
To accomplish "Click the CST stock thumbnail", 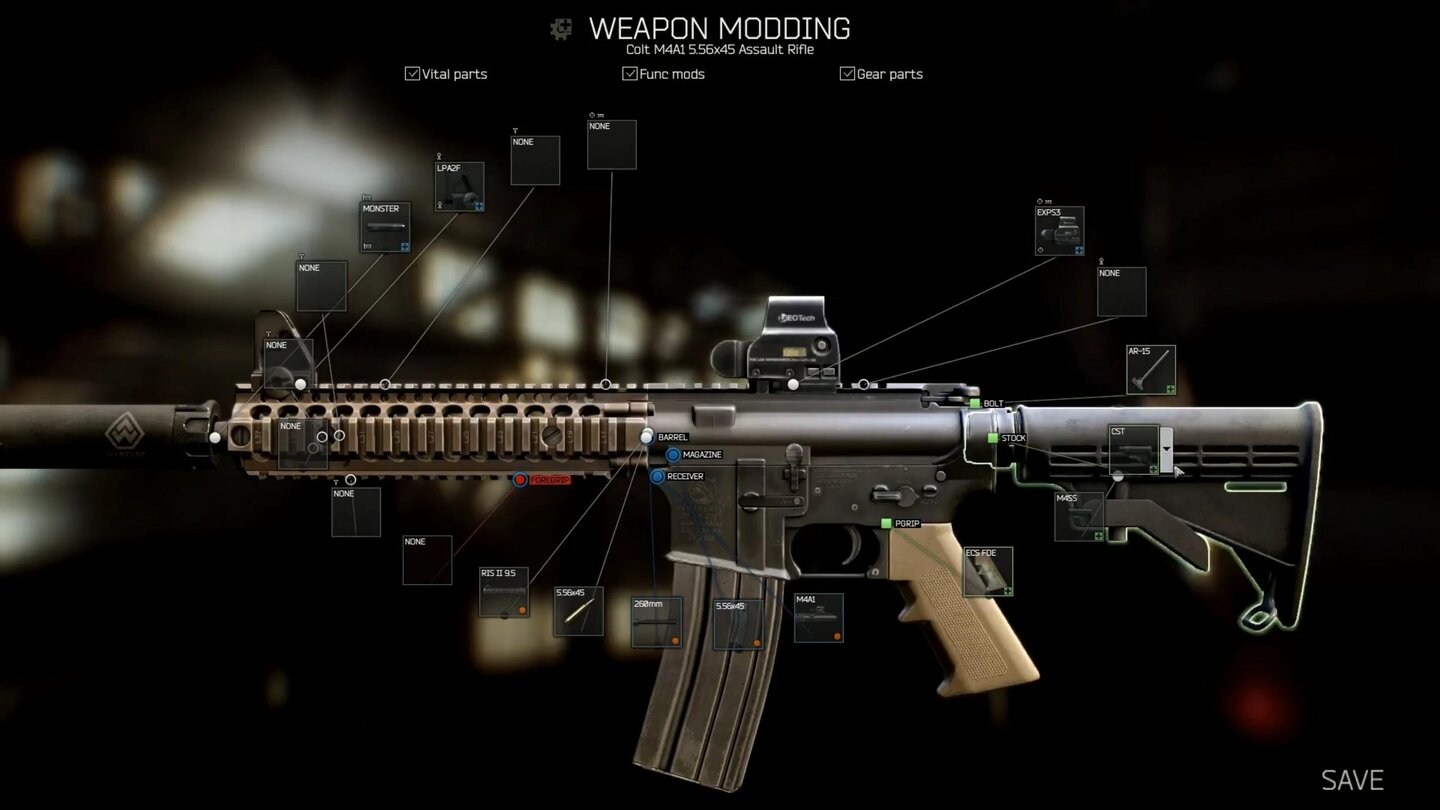I will click(x=1136, y=448).
